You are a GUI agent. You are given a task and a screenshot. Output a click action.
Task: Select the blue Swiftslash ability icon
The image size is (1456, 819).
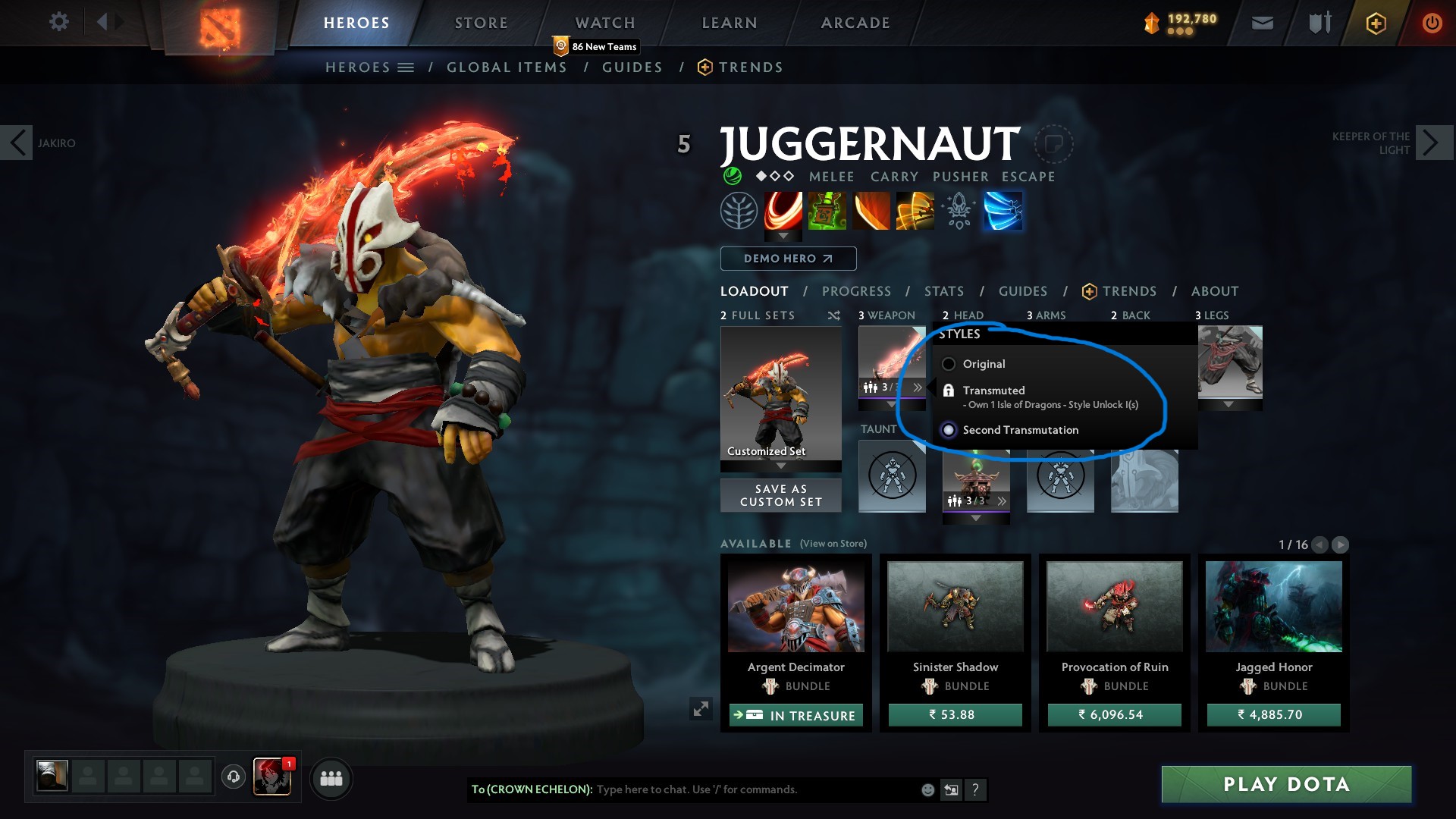tap(1003, 211)
